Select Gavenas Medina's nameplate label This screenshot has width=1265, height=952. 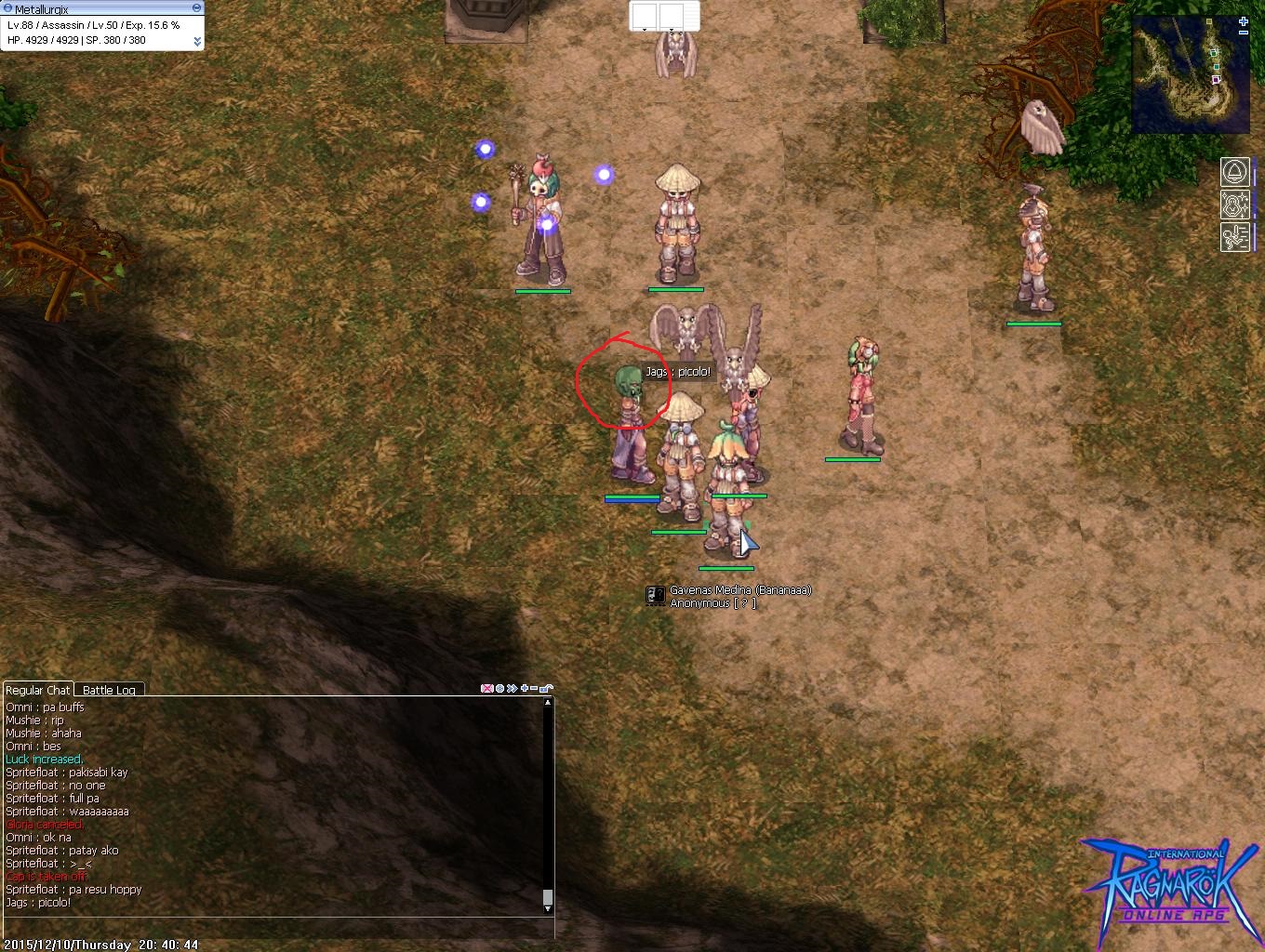click(739, 589)
